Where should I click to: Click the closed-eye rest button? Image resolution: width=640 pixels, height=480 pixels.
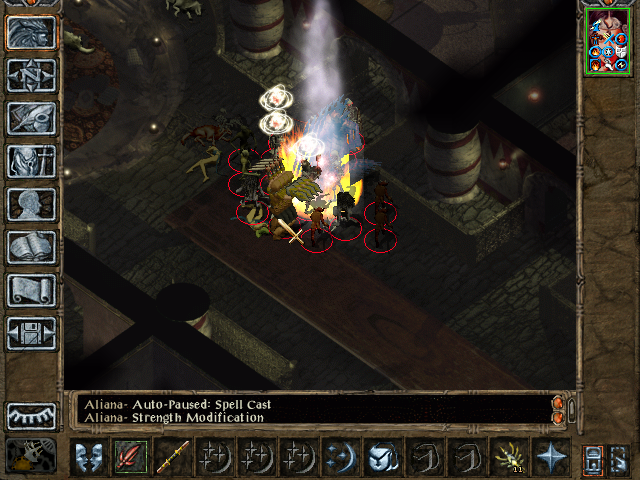[x=31, y=414]
